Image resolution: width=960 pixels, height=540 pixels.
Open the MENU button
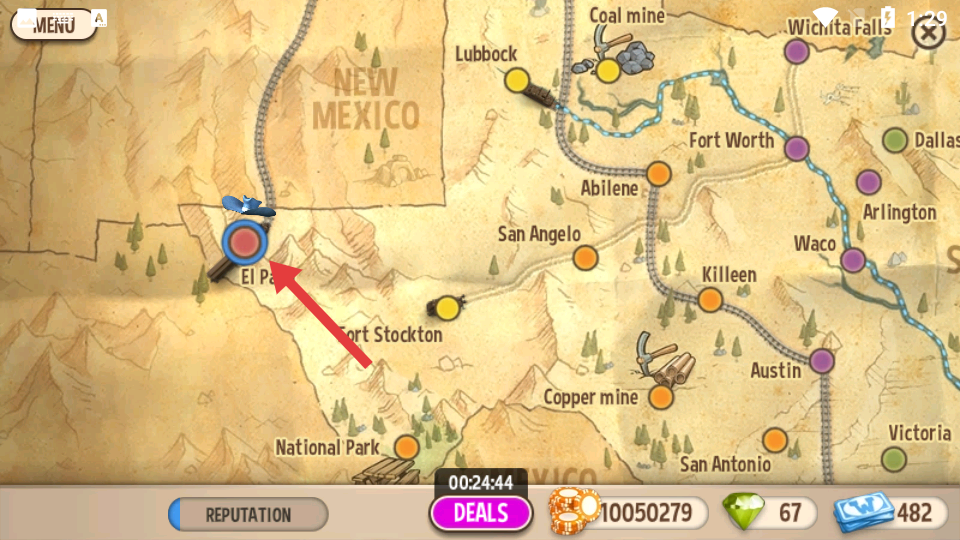click(x=53, y=25)
